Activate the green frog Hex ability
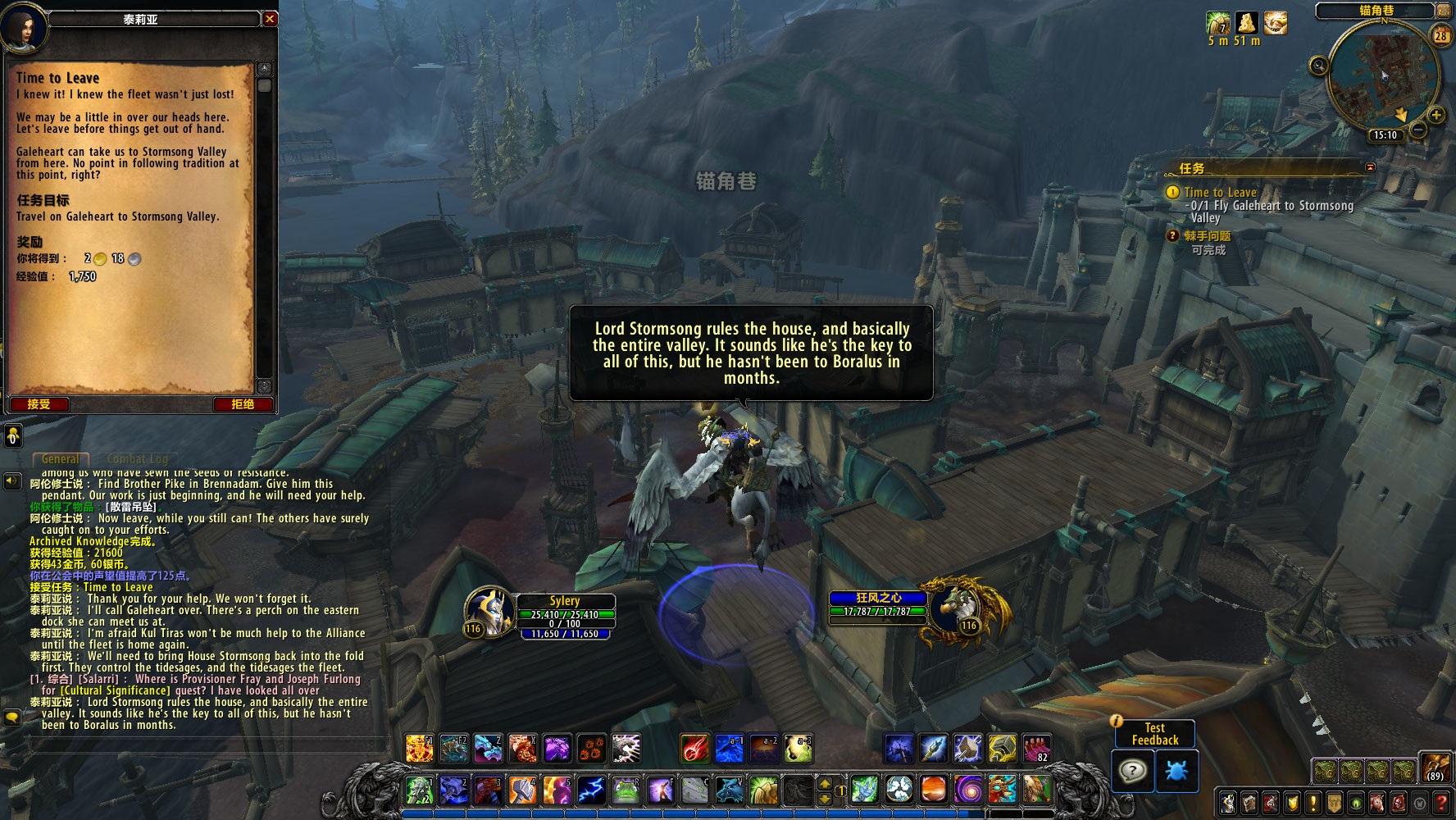The image size is (1456, 820). 626,790
